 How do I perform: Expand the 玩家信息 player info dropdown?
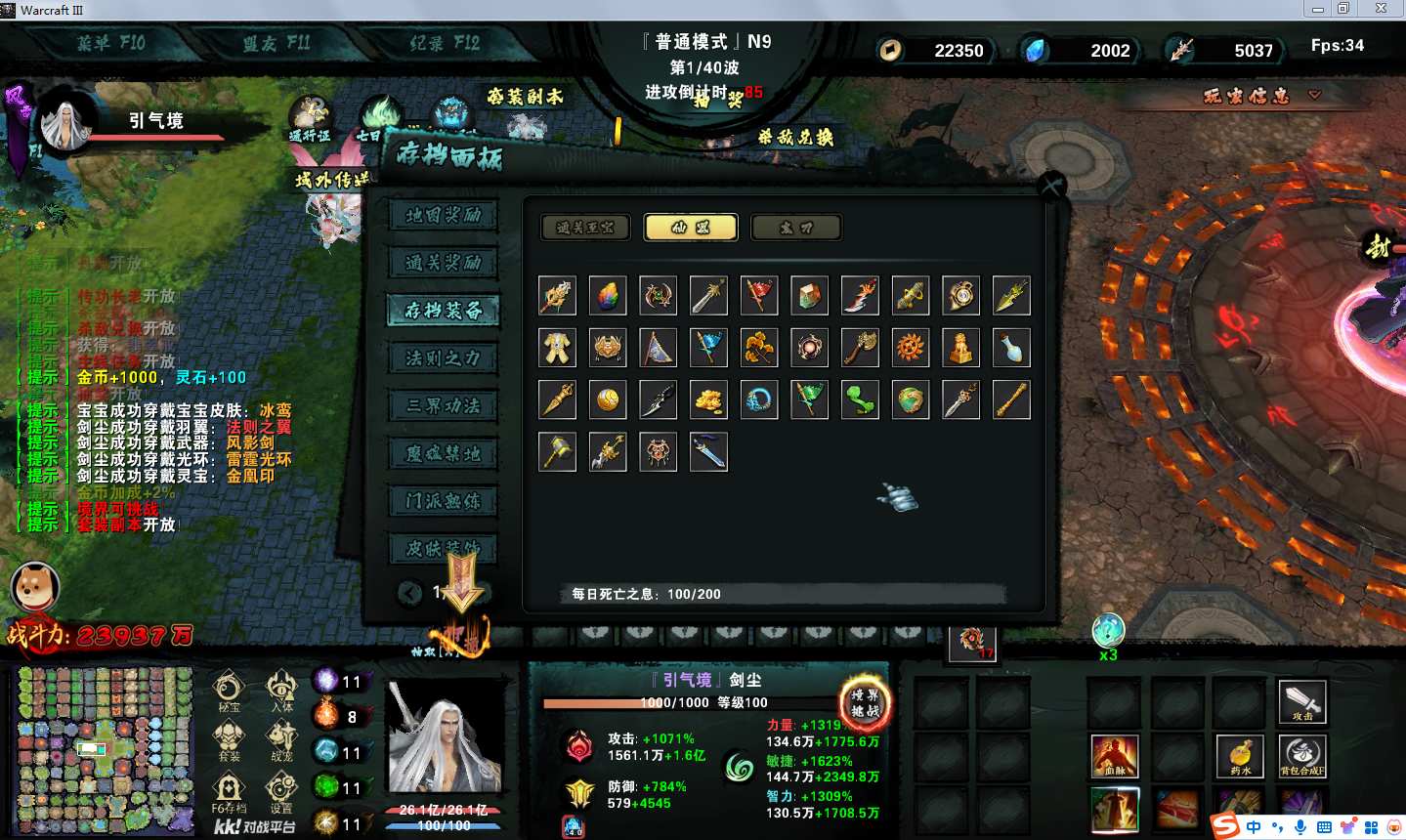tap(1261, 96)
